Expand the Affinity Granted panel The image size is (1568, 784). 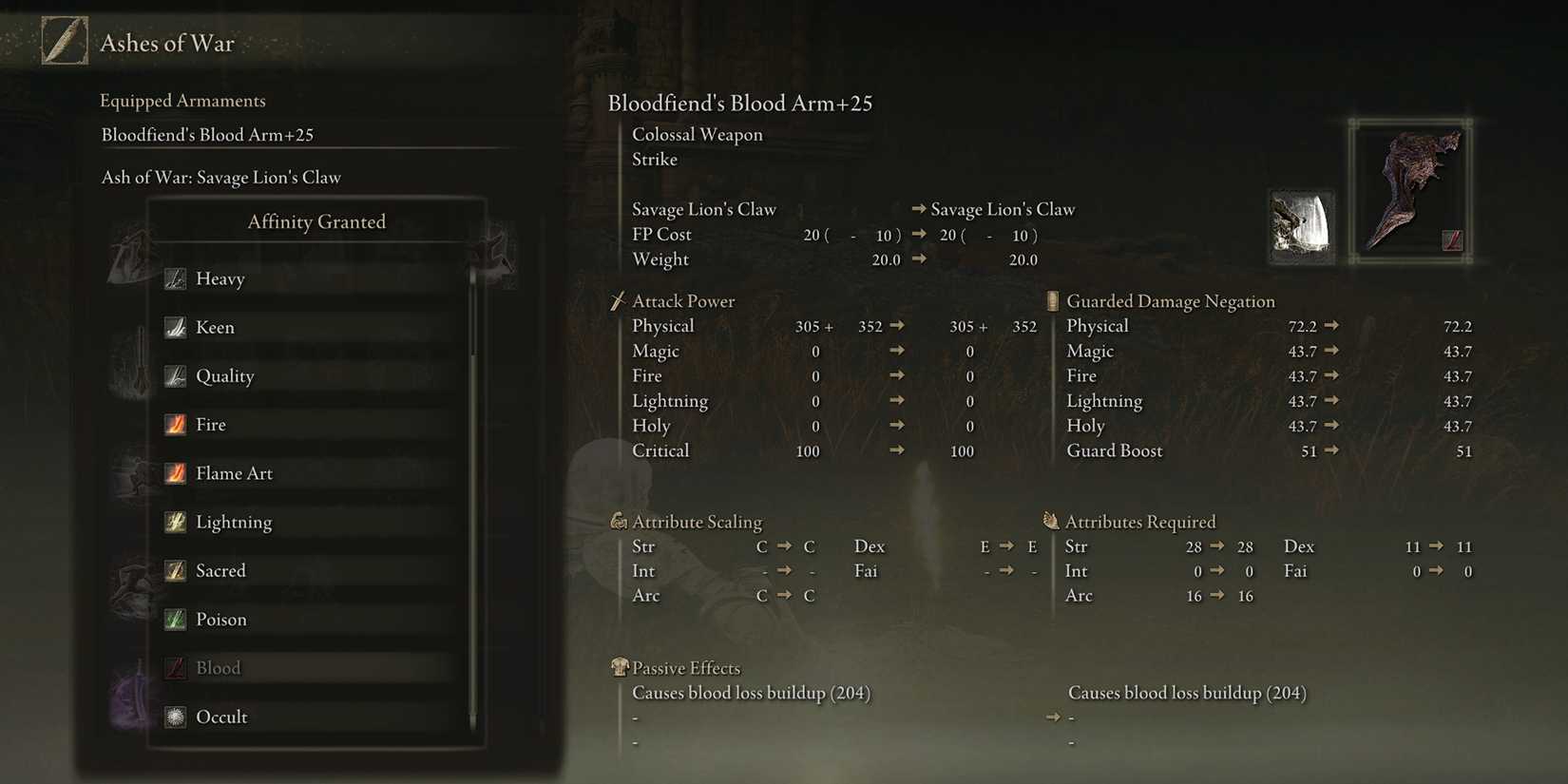tap(316, 220)
